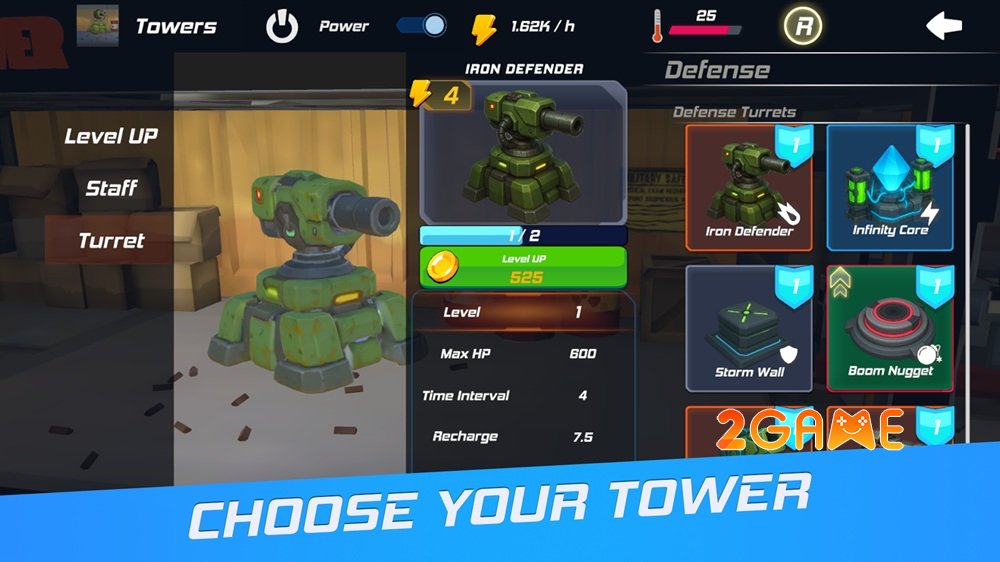Pick the Storm Wall defense card
1000x562 pixels.
click(x=749, y=328)
